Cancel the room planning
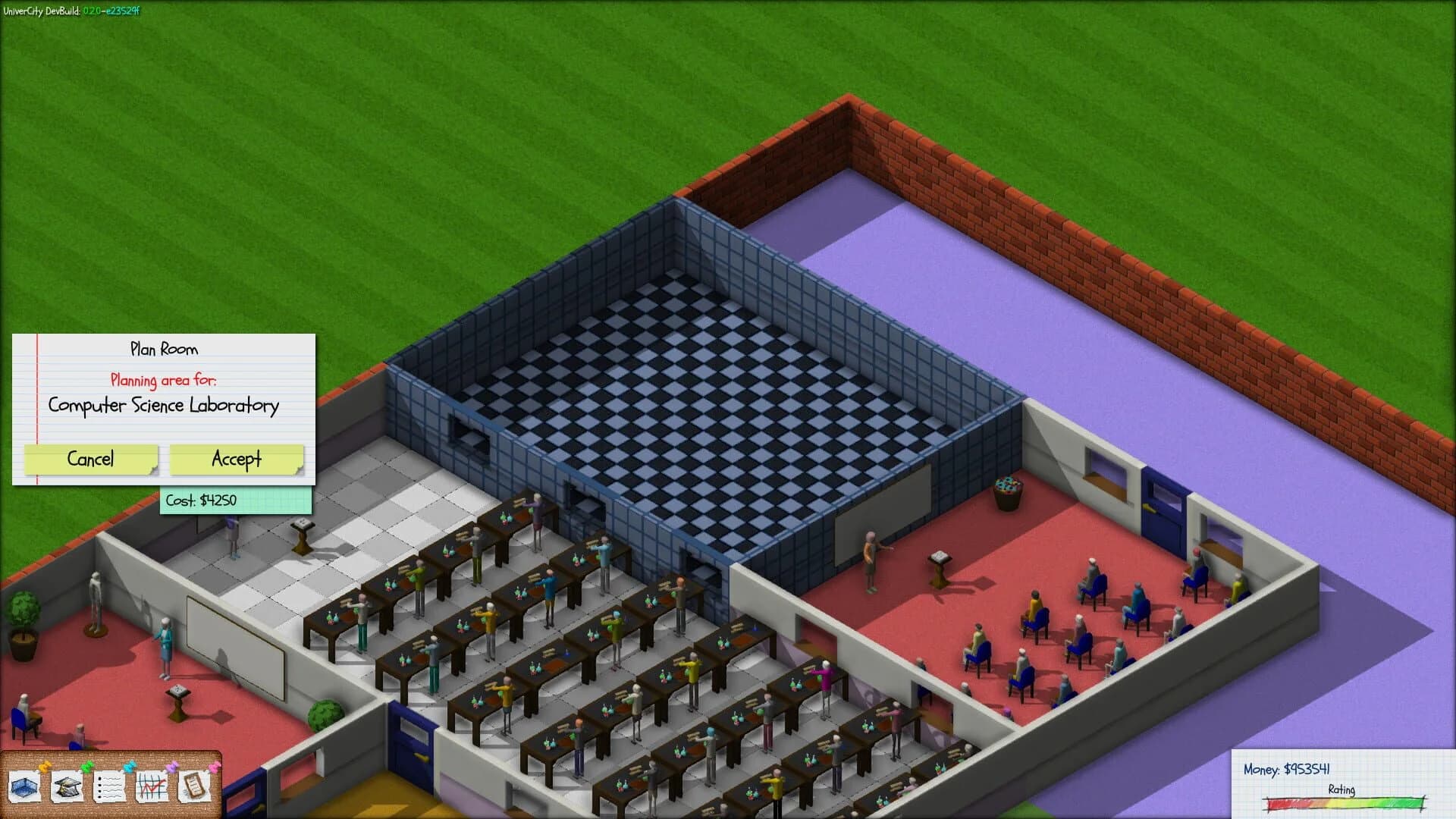This screenshot has height=819, width=1456. (91, 460)
